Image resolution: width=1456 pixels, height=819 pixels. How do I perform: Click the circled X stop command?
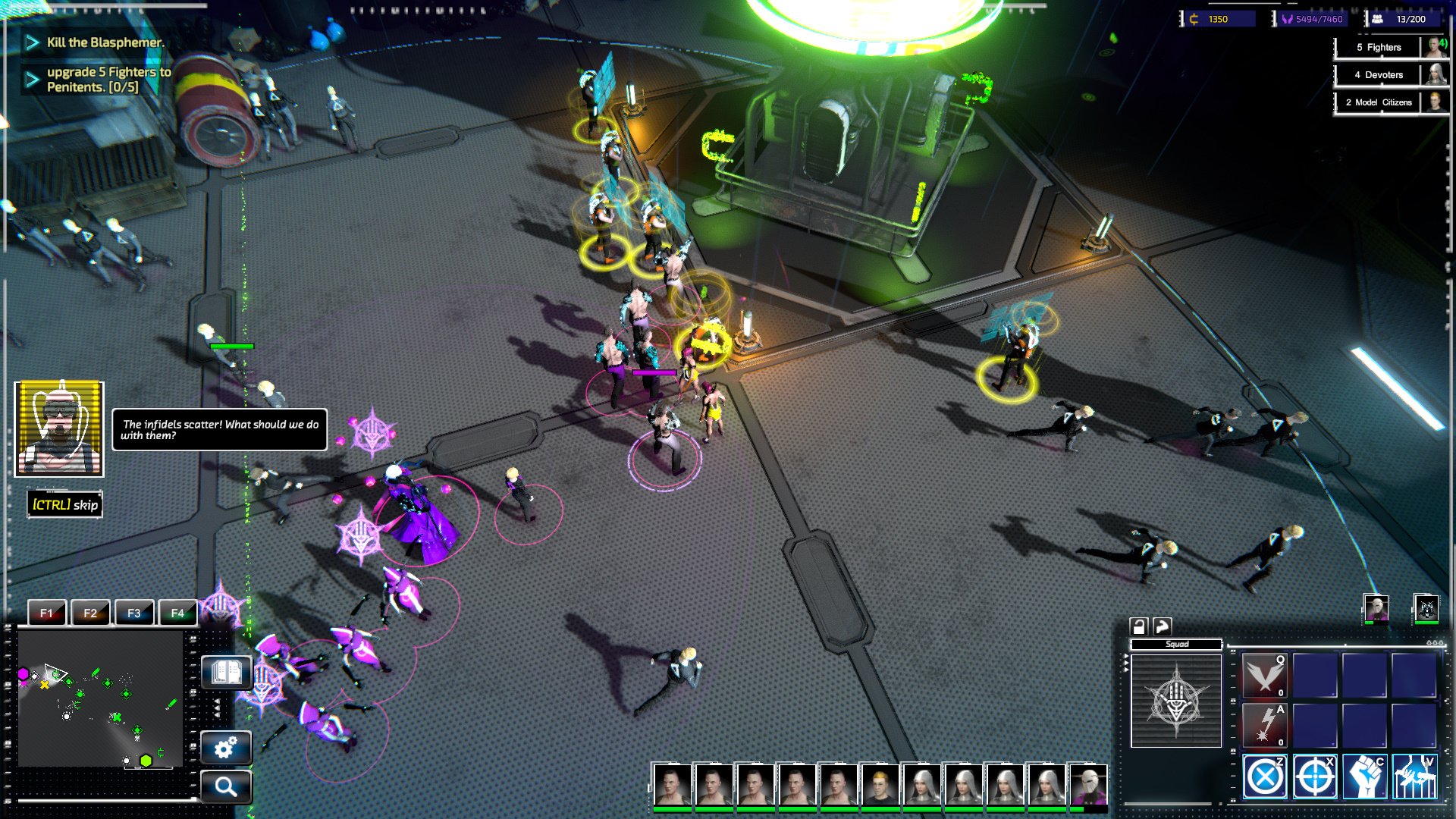coord(1264,777)
